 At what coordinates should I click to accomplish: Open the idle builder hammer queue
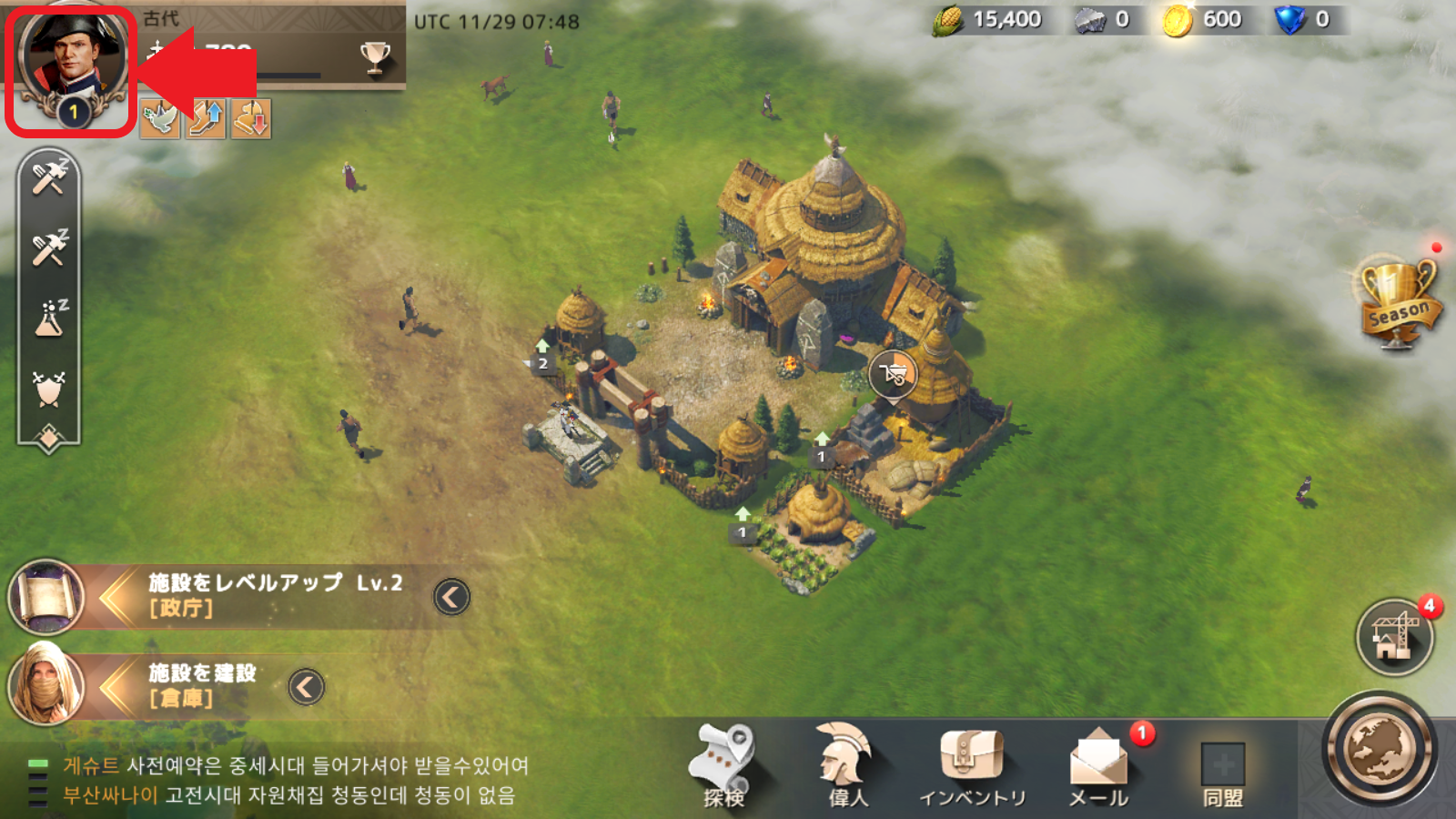click(49, 177)
